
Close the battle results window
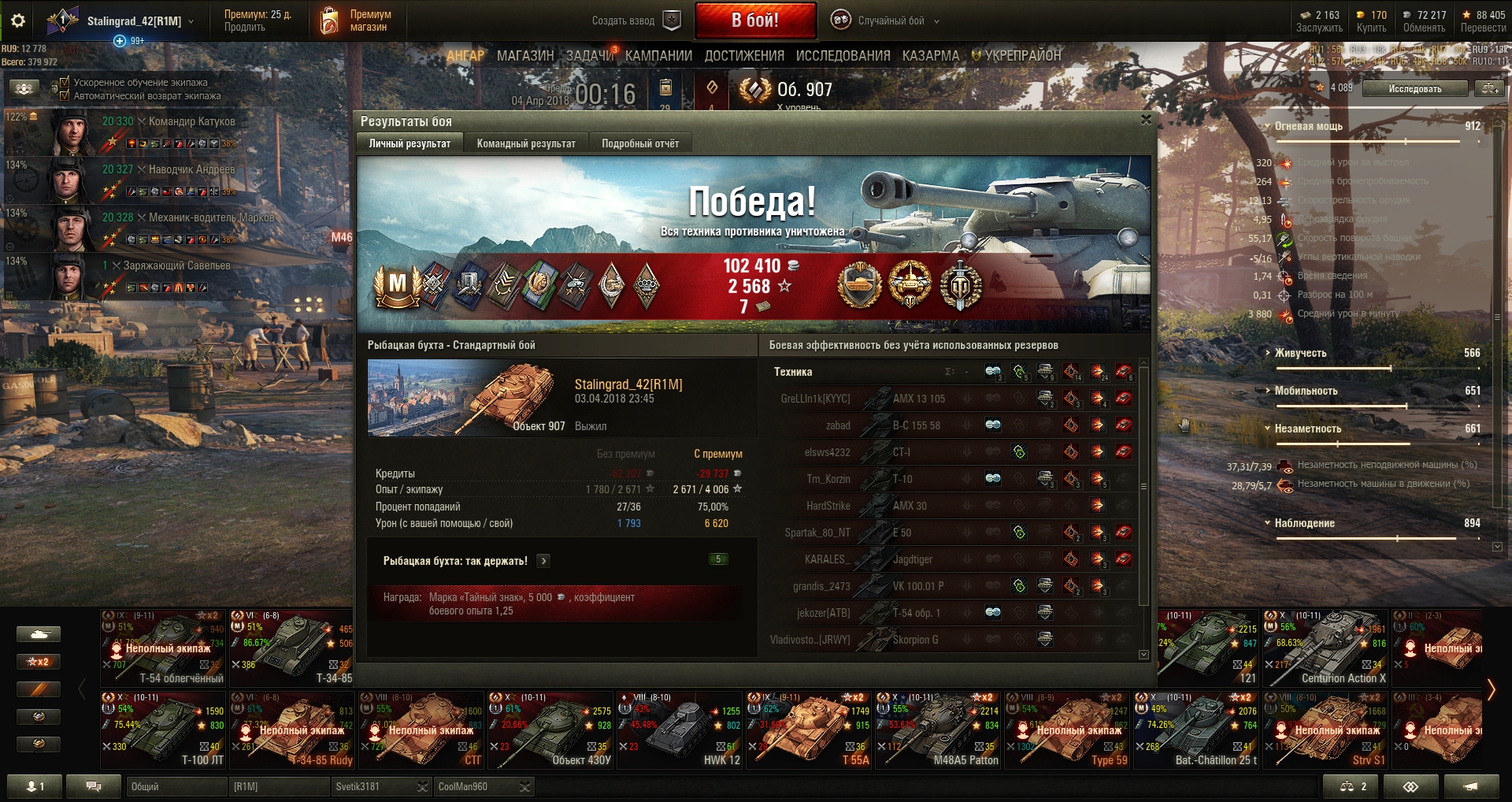pyautogui.click(x=1146, y=120)
